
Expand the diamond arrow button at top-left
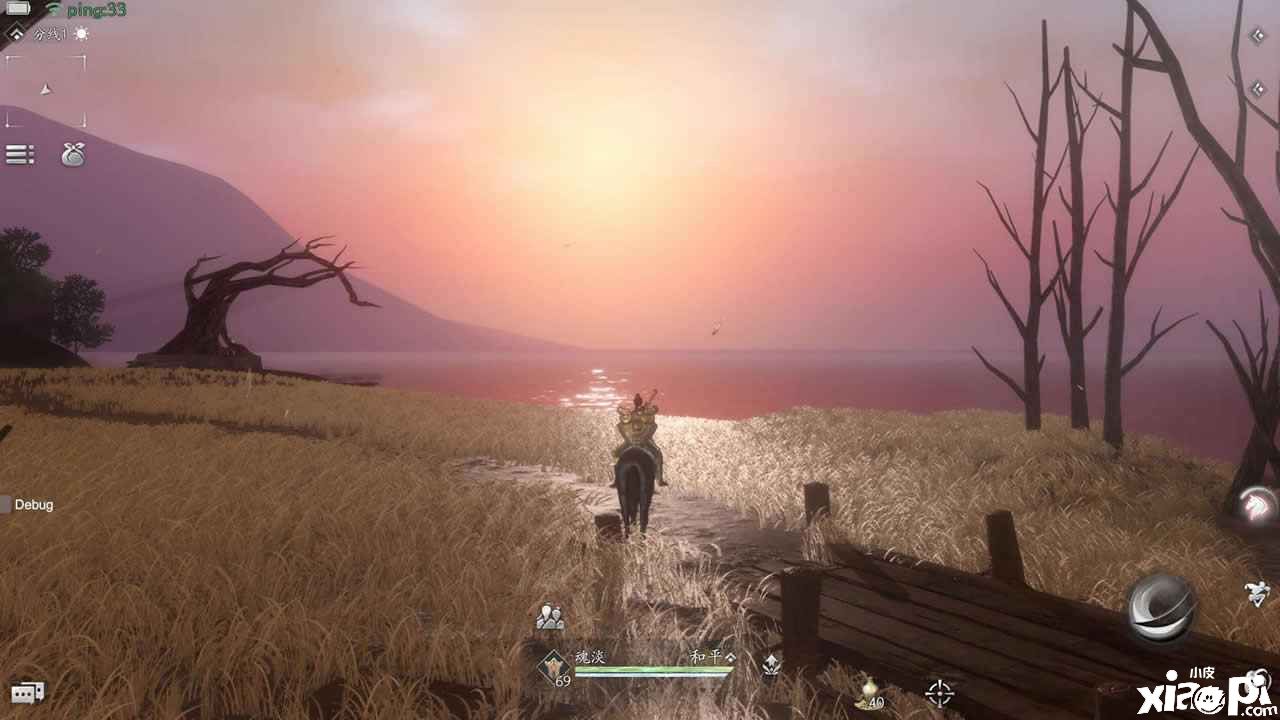point(15,35)
